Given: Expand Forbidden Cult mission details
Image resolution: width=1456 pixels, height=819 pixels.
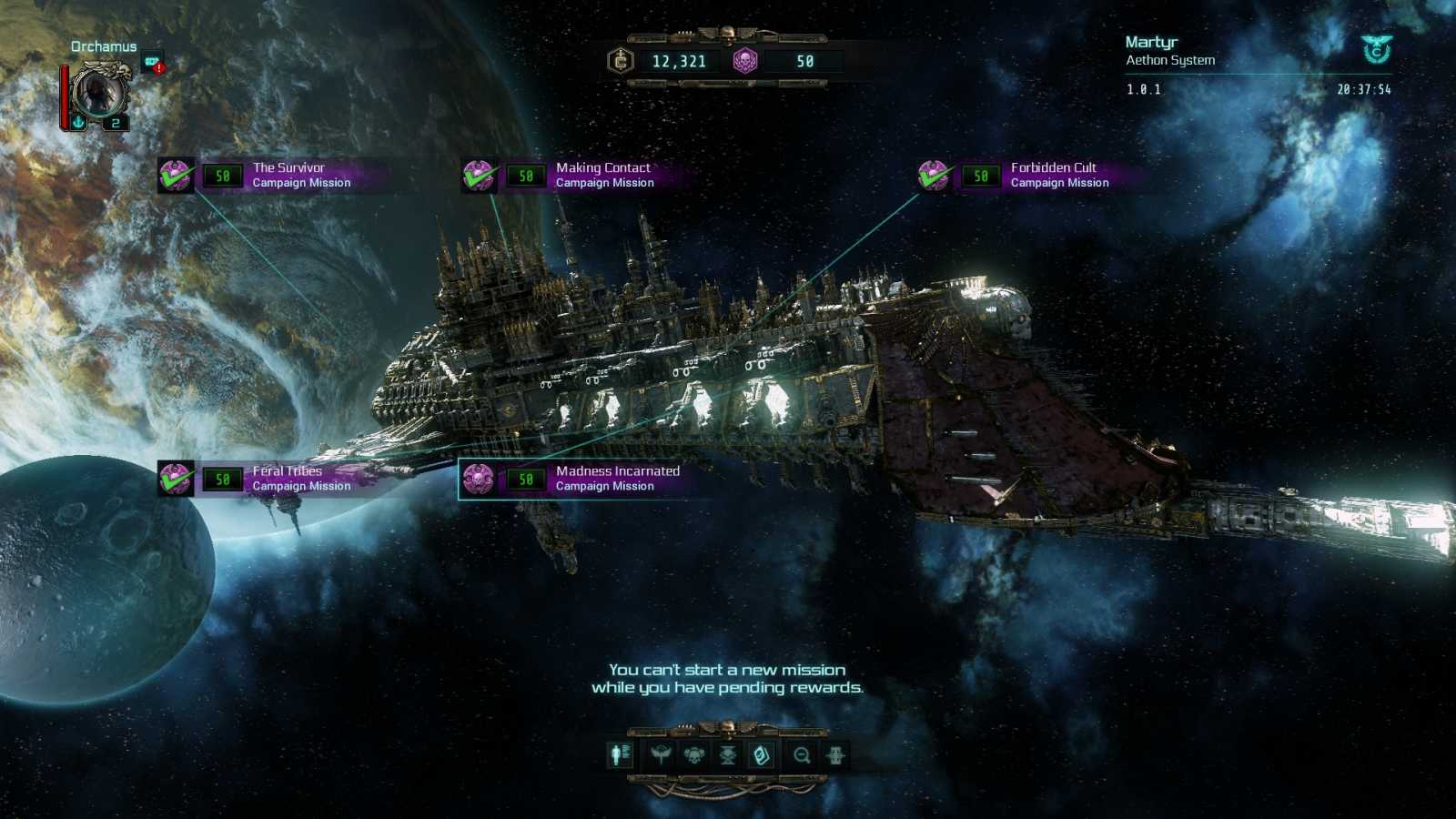Looking at the screenshot, I should click(933, 176).
